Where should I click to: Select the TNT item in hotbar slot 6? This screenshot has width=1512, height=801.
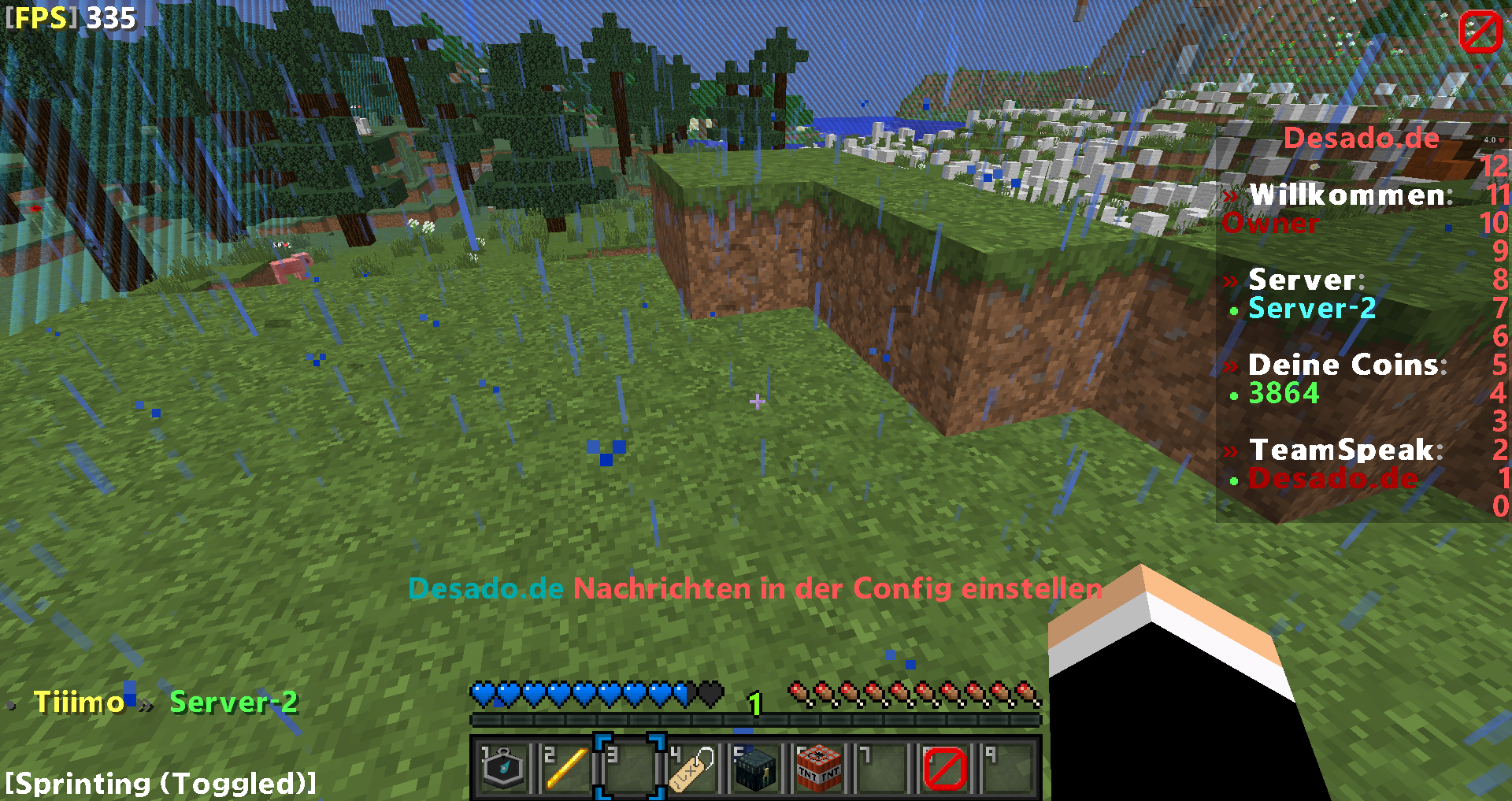click(818, 768)
